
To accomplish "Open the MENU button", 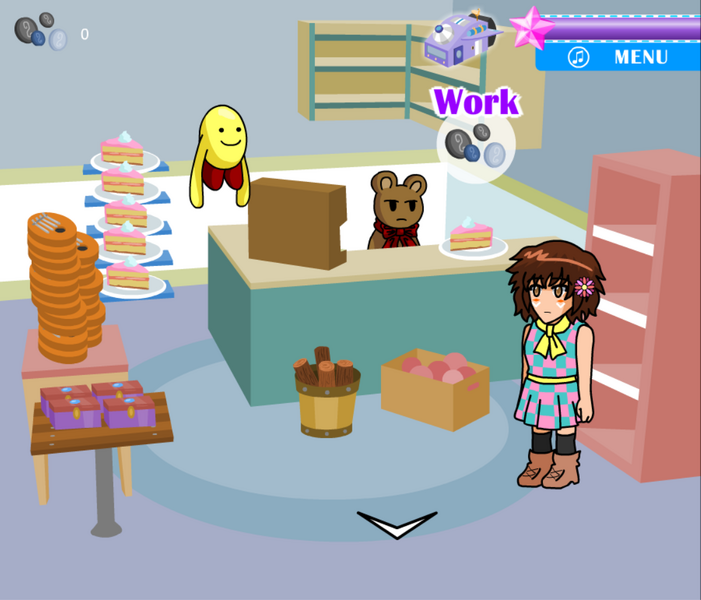I will click(640, 57).
